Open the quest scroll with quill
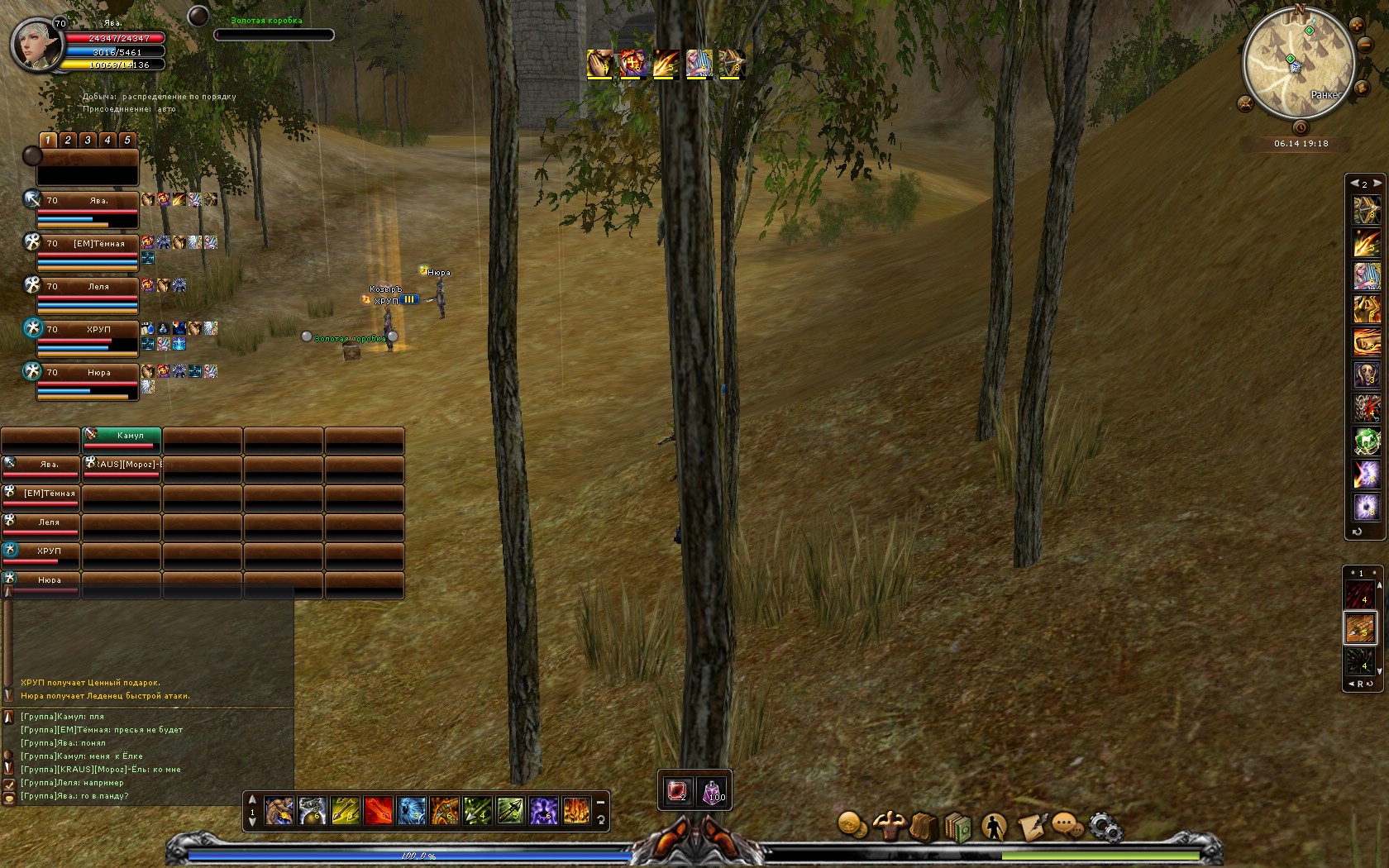Image resolution: width=1389 pixels, height=868 pixels. 1031,826
